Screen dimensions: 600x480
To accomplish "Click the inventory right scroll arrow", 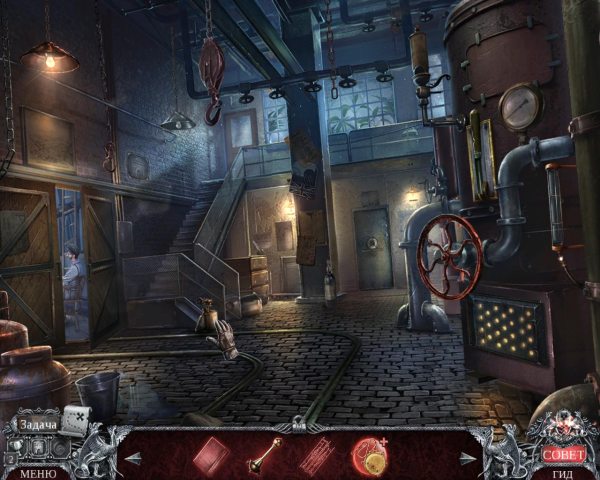I will pos(466,459).
